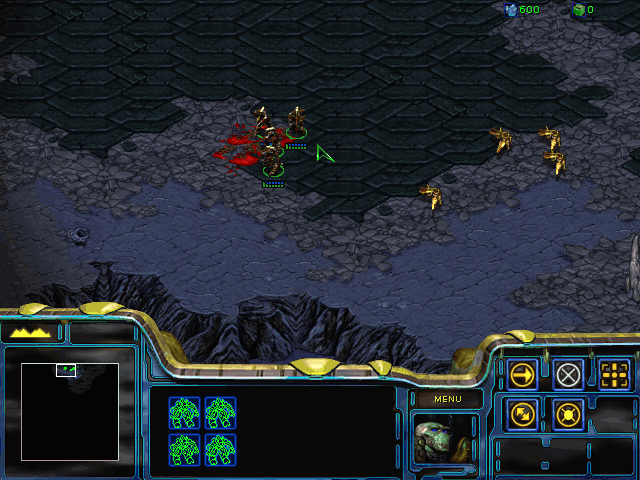Click on the minimap
This screenshot has width=640, height=480.
pos(70,411)
